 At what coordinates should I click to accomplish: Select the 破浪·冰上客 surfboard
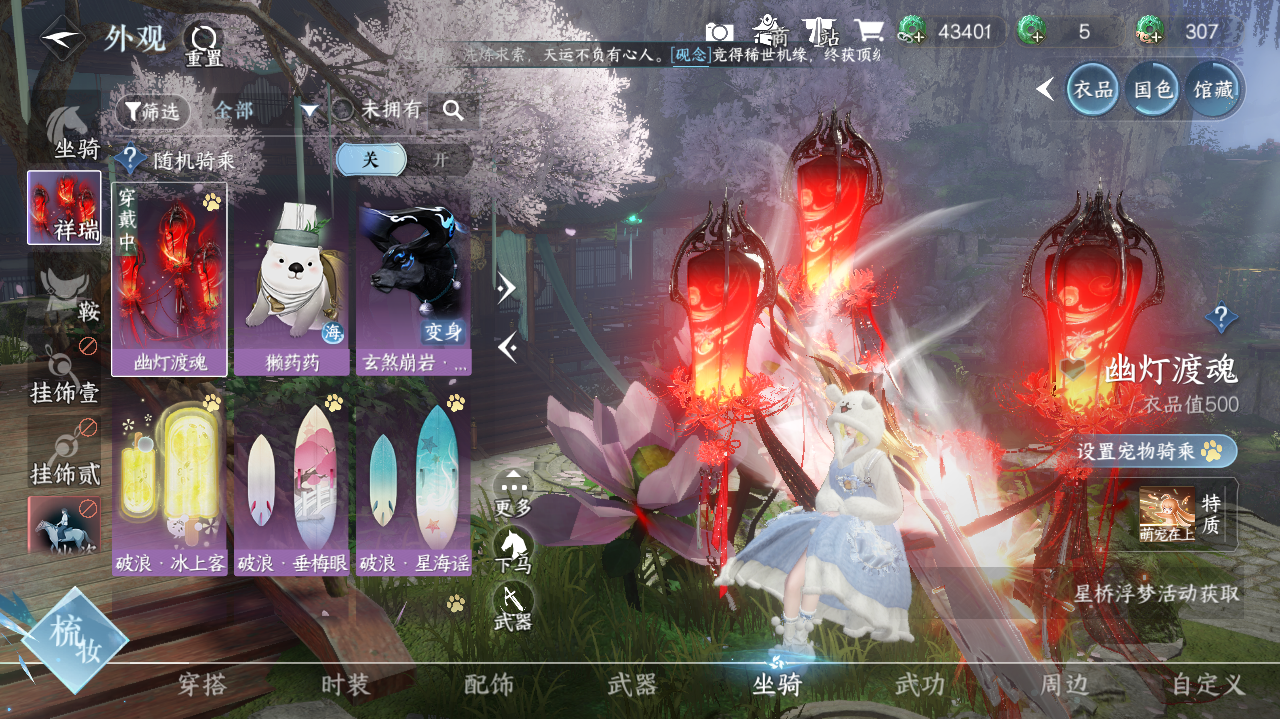169,484
